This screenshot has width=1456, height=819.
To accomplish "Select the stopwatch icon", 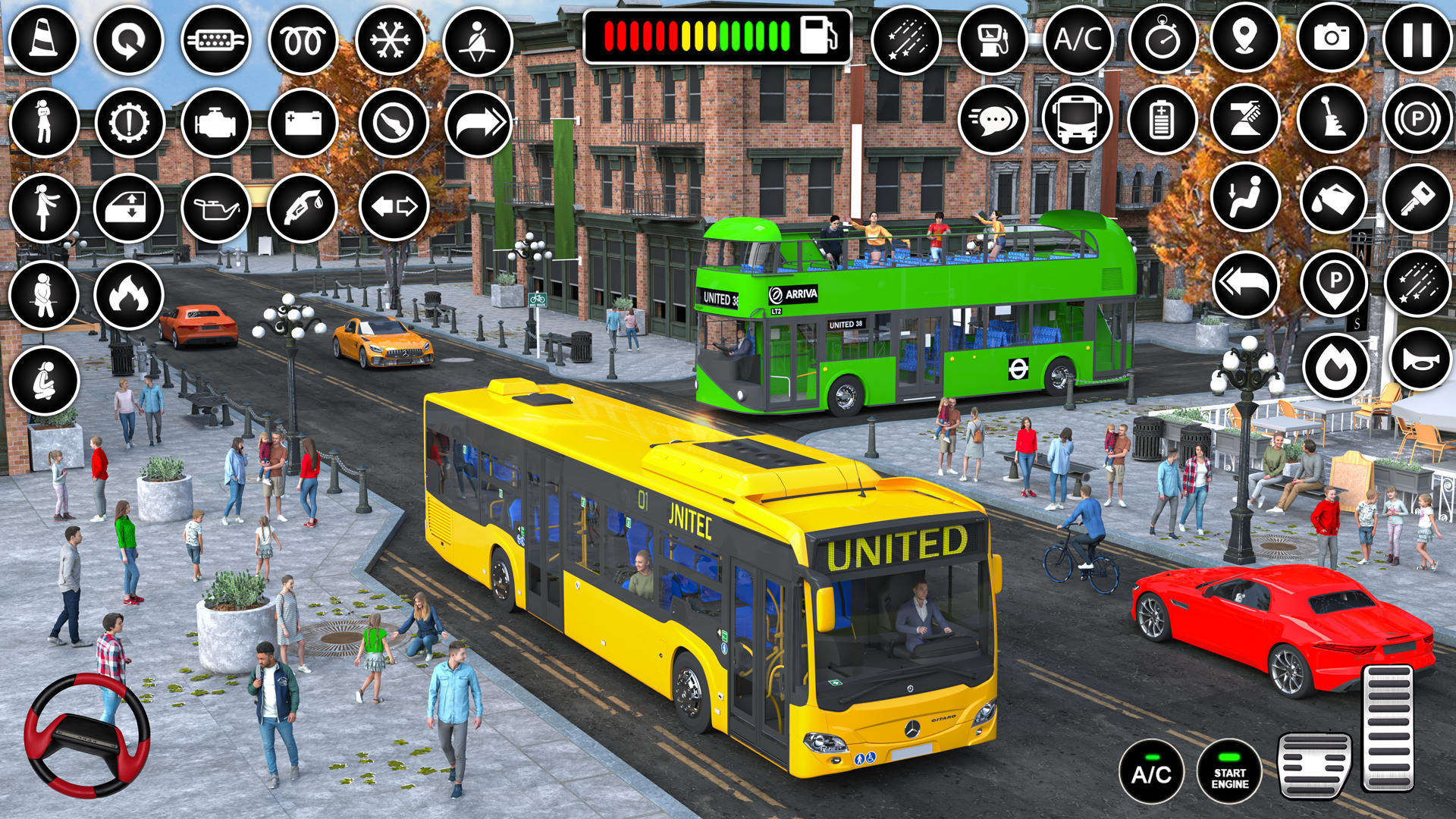I will click(x=1163, y=39).
